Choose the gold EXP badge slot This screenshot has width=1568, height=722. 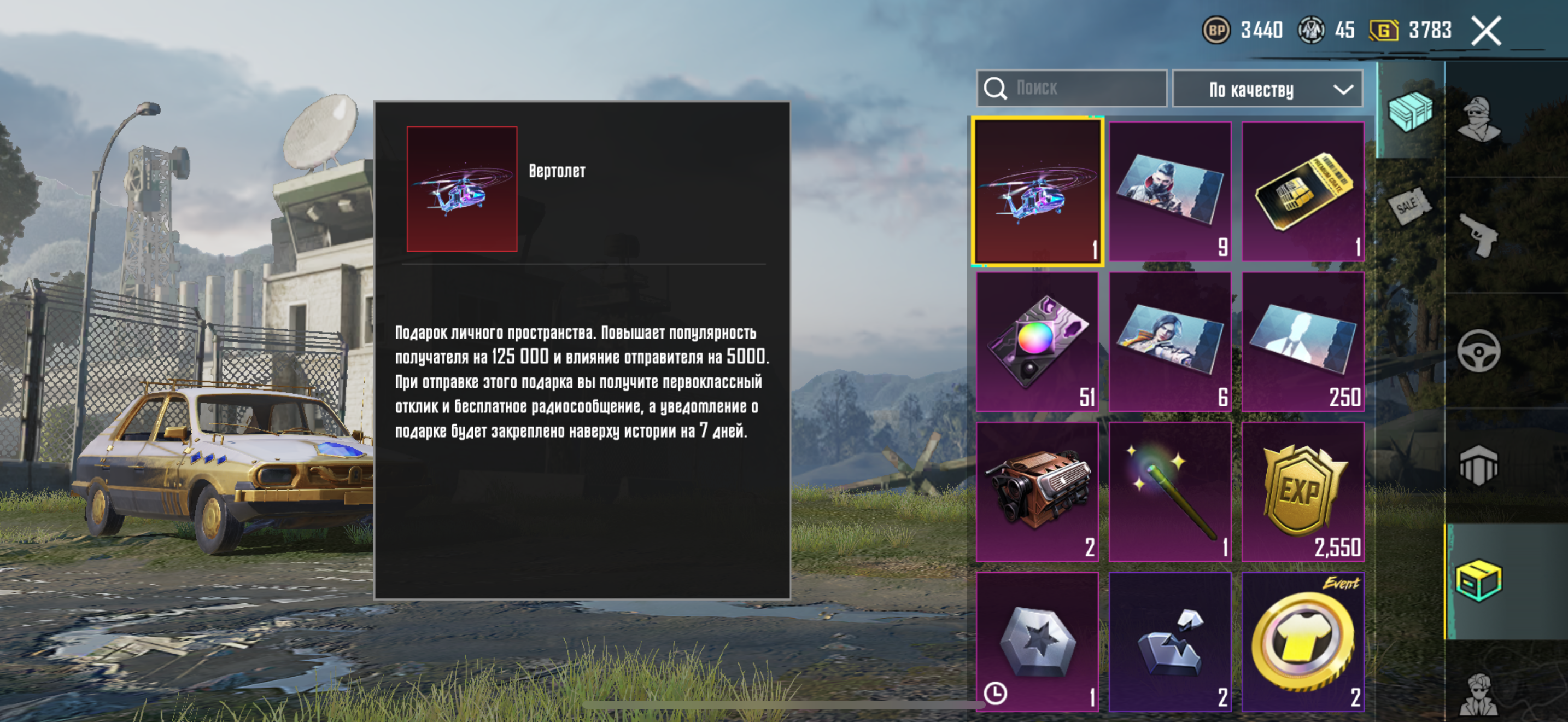coord(1303,492)
